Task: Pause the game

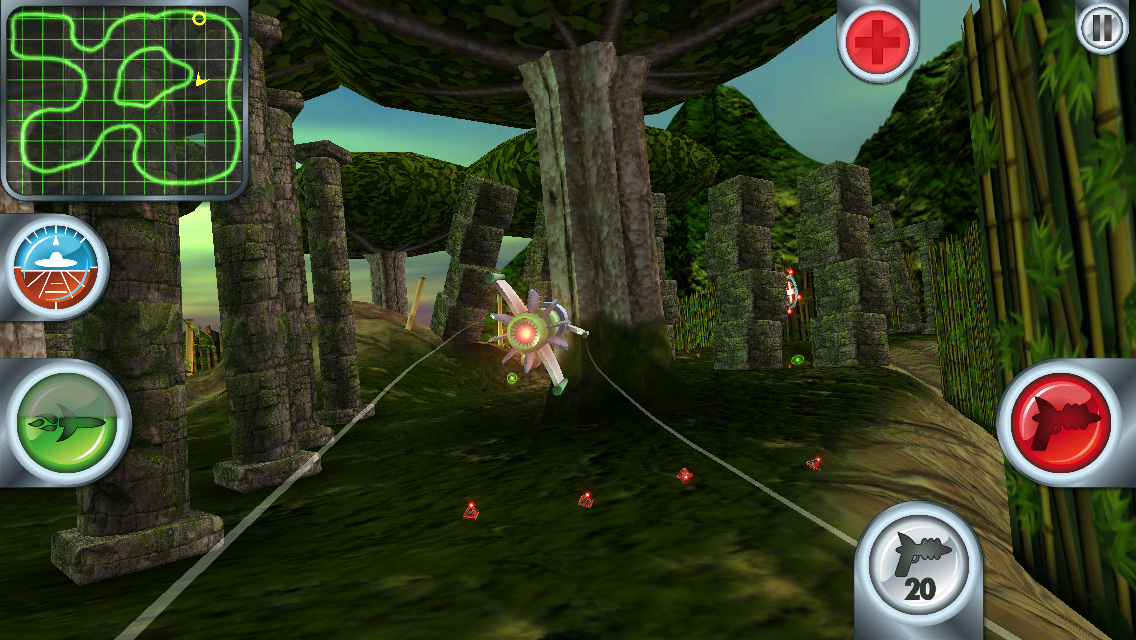Action: (x=1101, y=28)
